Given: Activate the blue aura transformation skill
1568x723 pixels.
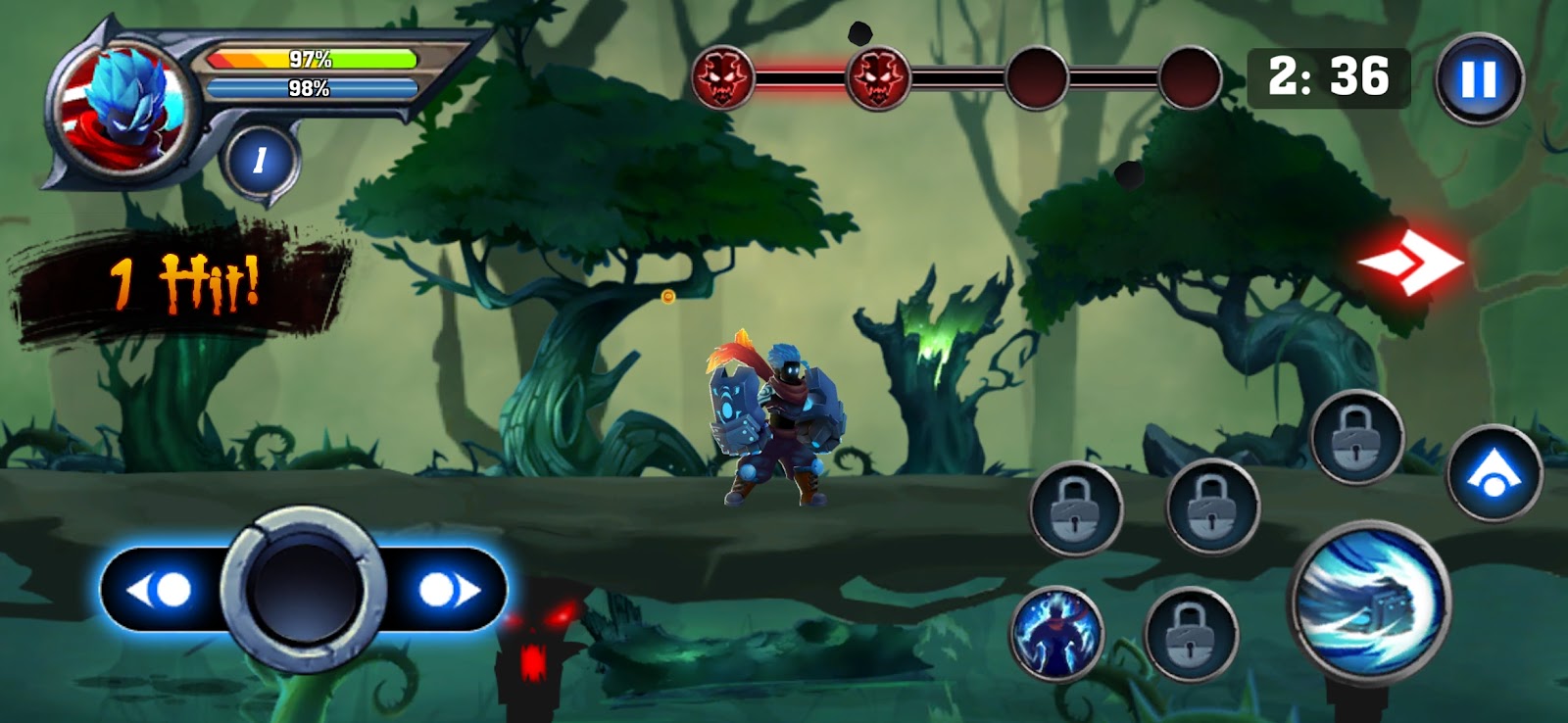Looking at the screenshot, I should click(1056, 634).
